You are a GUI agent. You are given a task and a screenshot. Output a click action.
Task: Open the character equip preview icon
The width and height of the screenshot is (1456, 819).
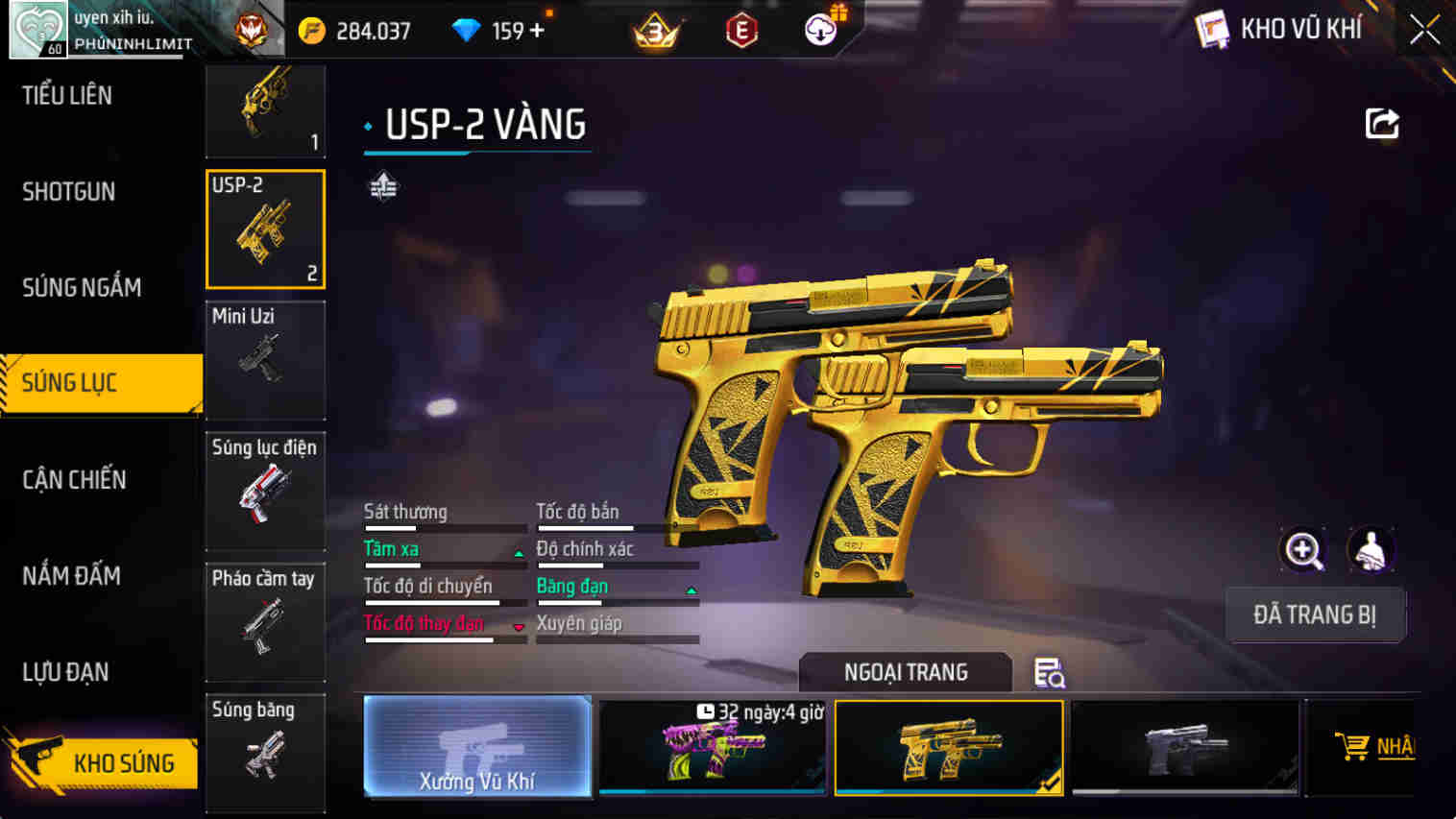[1371, 550]
